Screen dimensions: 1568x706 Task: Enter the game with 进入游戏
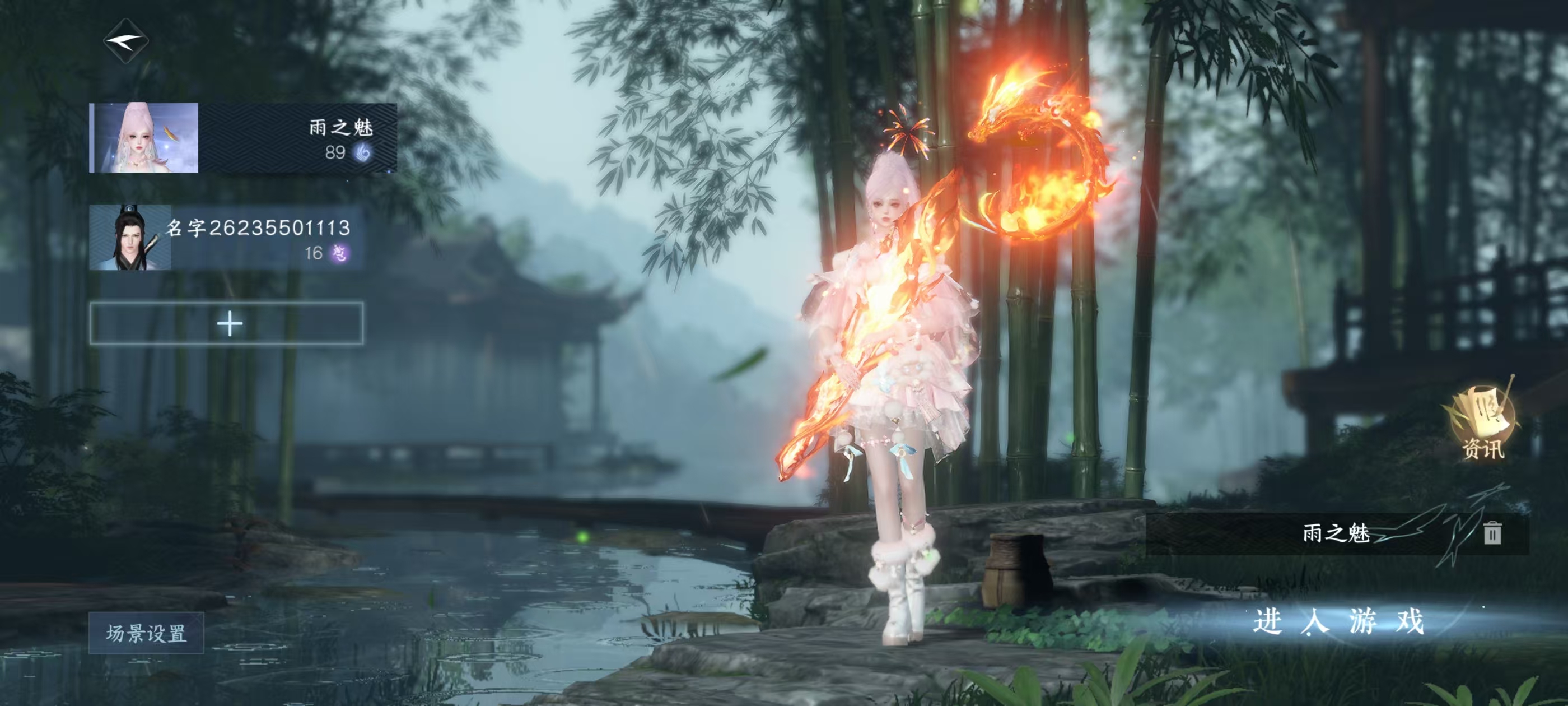tap(1338, 622)
